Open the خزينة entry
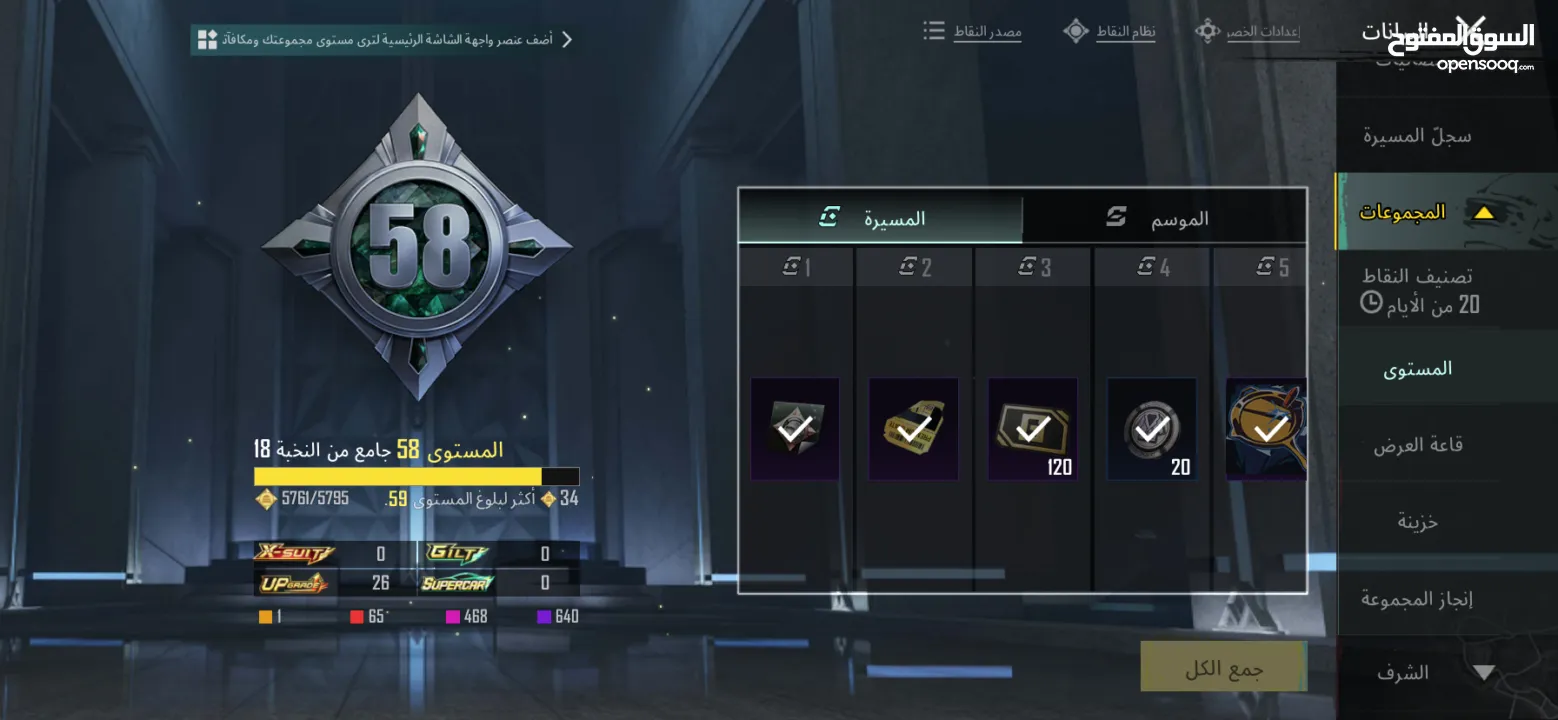 1417,521
